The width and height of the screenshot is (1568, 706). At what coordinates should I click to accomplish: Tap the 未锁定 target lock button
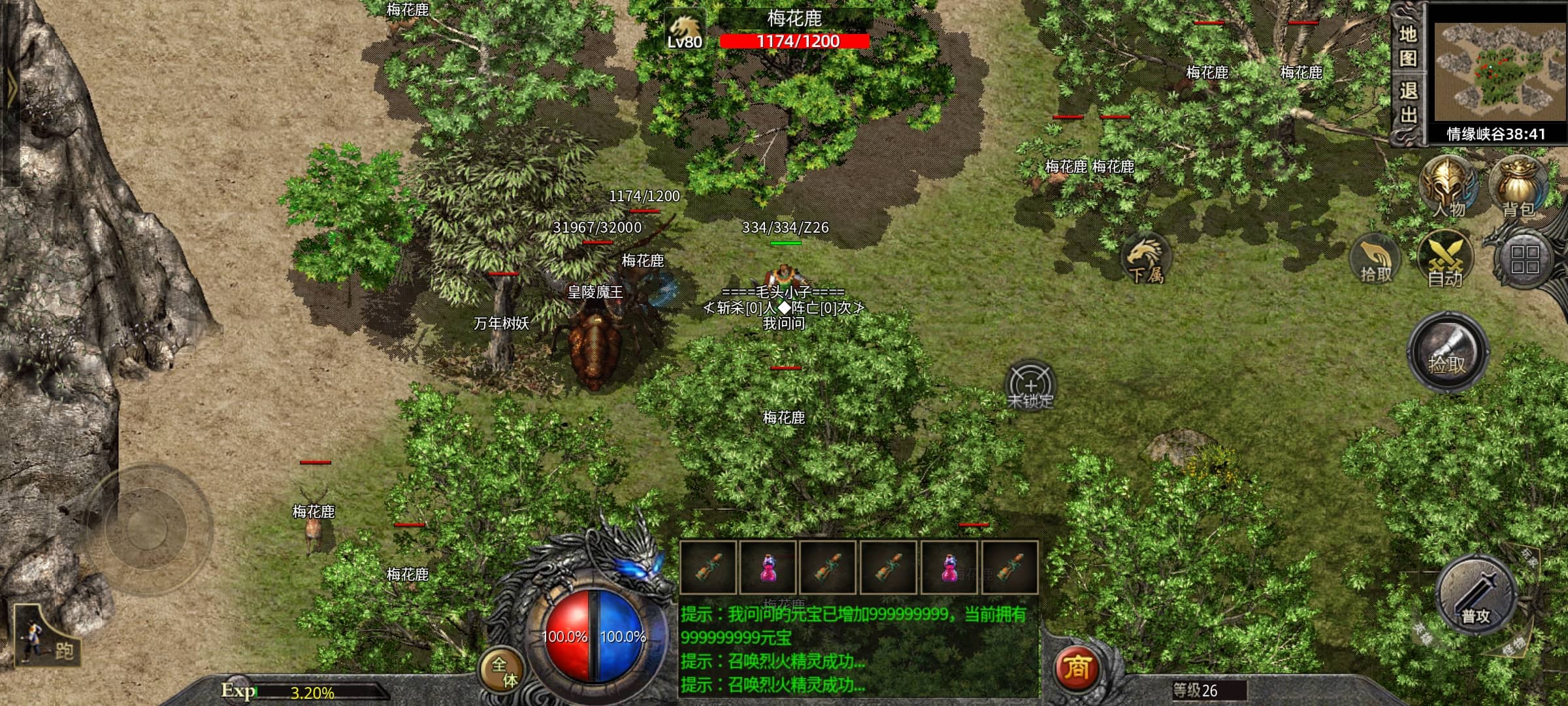click(x=1030, y=386)
